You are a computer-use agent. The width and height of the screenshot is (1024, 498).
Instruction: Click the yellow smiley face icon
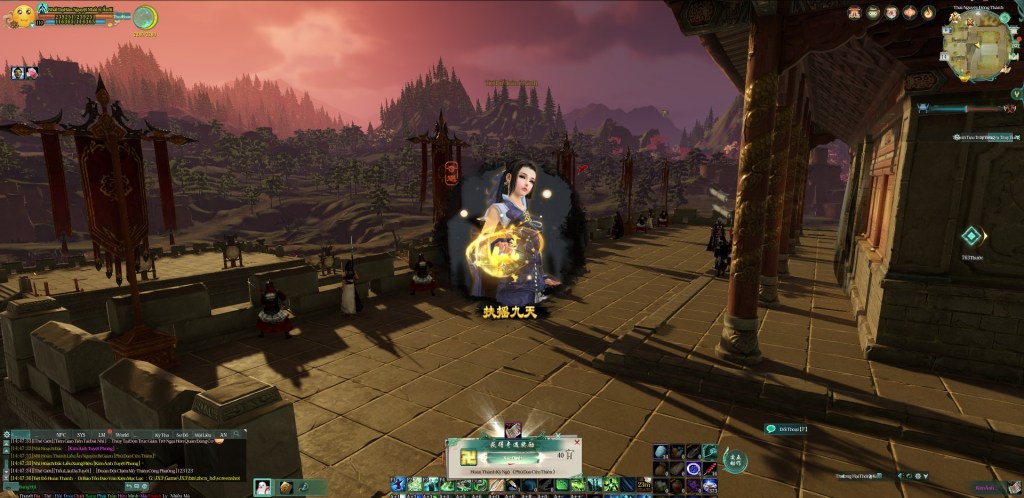23,15
